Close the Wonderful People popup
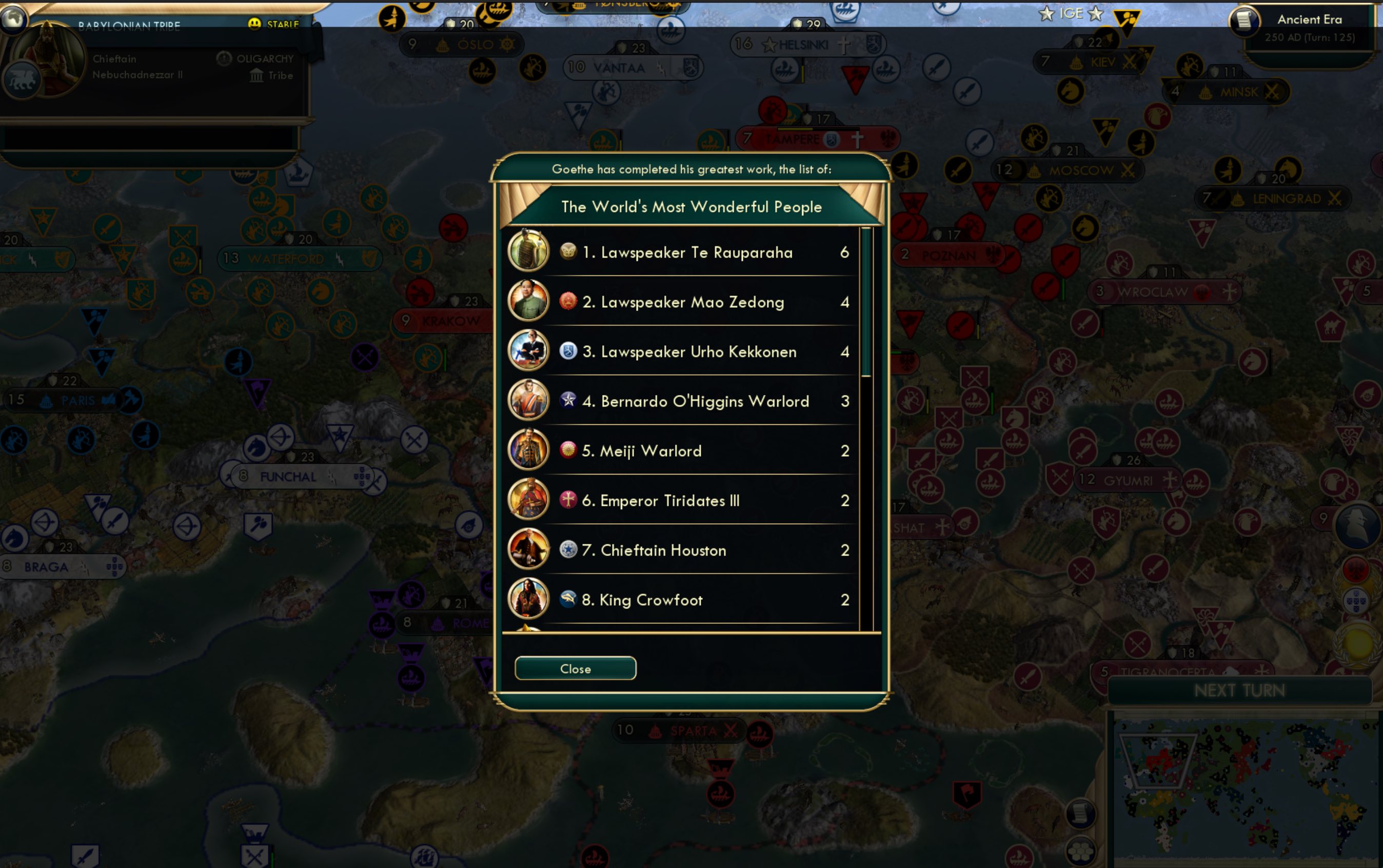 pos(575,668)
